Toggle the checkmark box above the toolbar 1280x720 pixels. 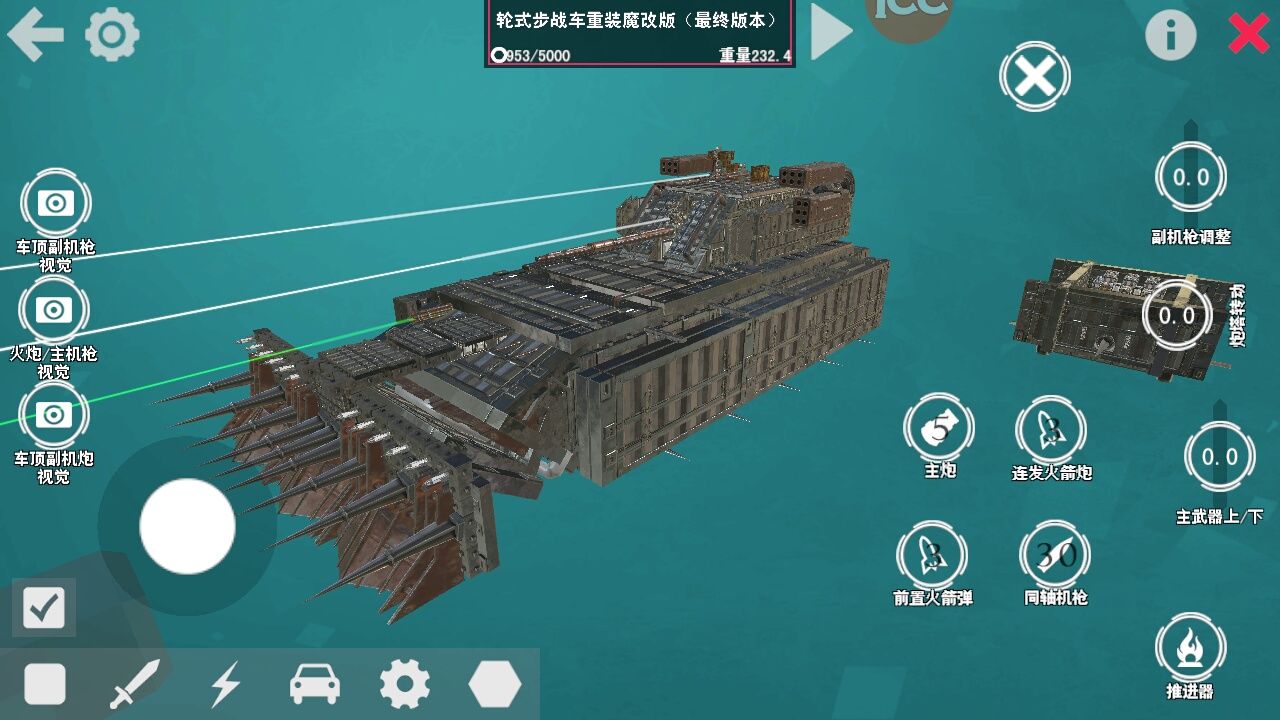pos(44,607)
